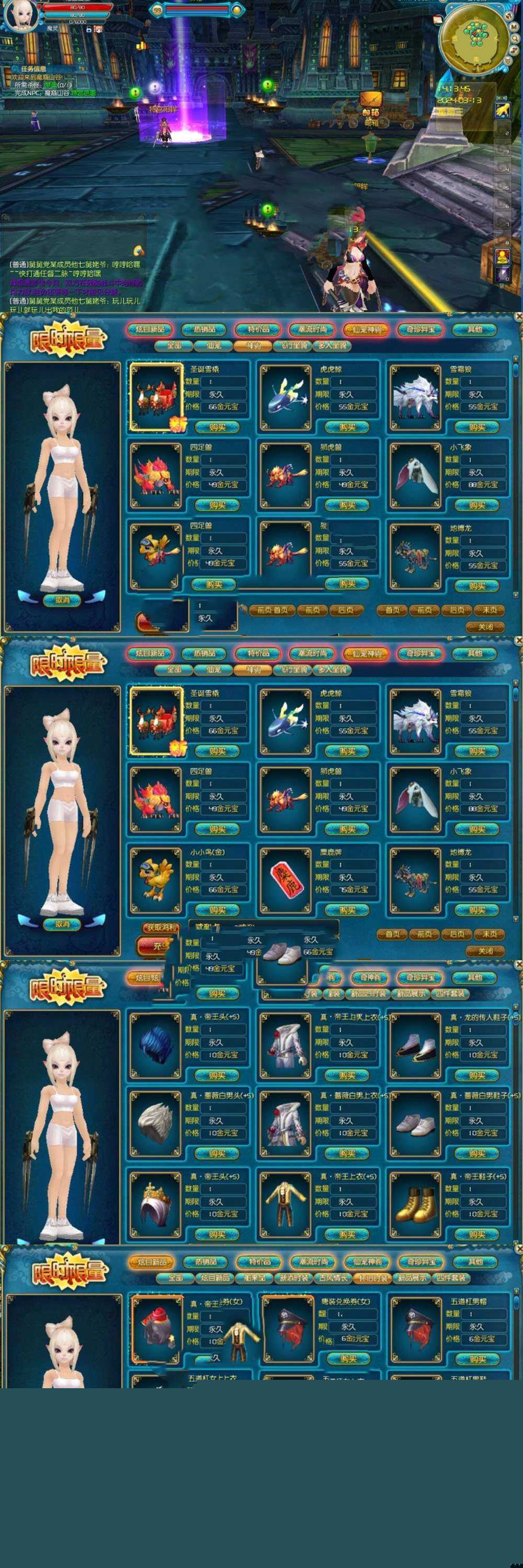
Task: Open the circular minimap
Action: coord(474,38)
